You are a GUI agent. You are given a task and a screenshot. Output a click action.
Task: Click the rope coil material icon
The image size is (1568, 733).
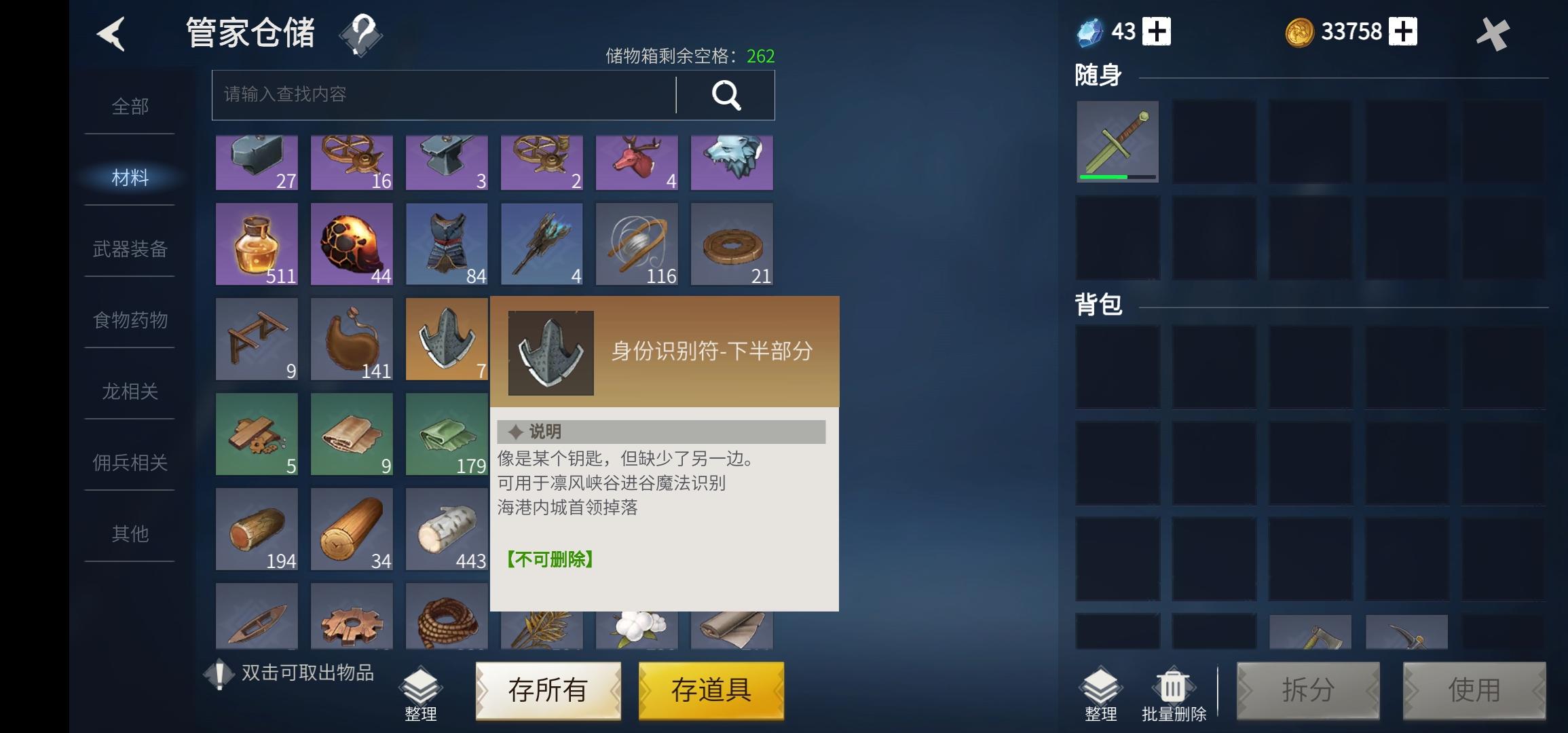point(447,616)
